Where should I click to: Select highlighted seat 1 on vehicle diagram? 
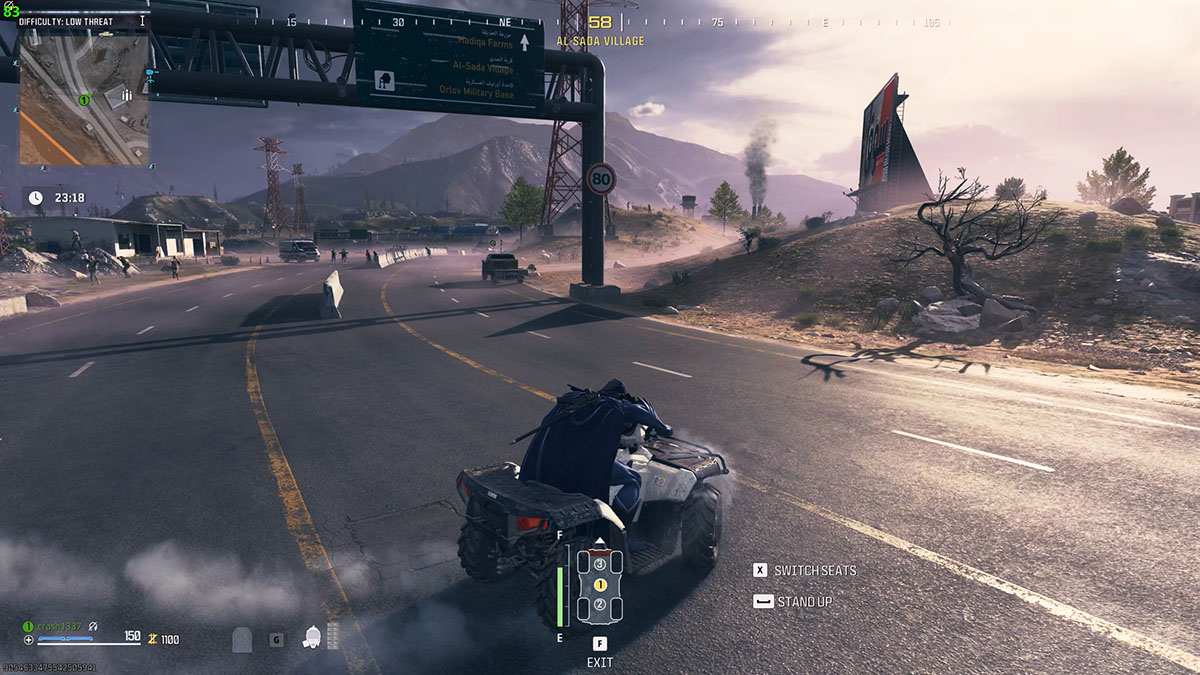(x=600, y=584)
